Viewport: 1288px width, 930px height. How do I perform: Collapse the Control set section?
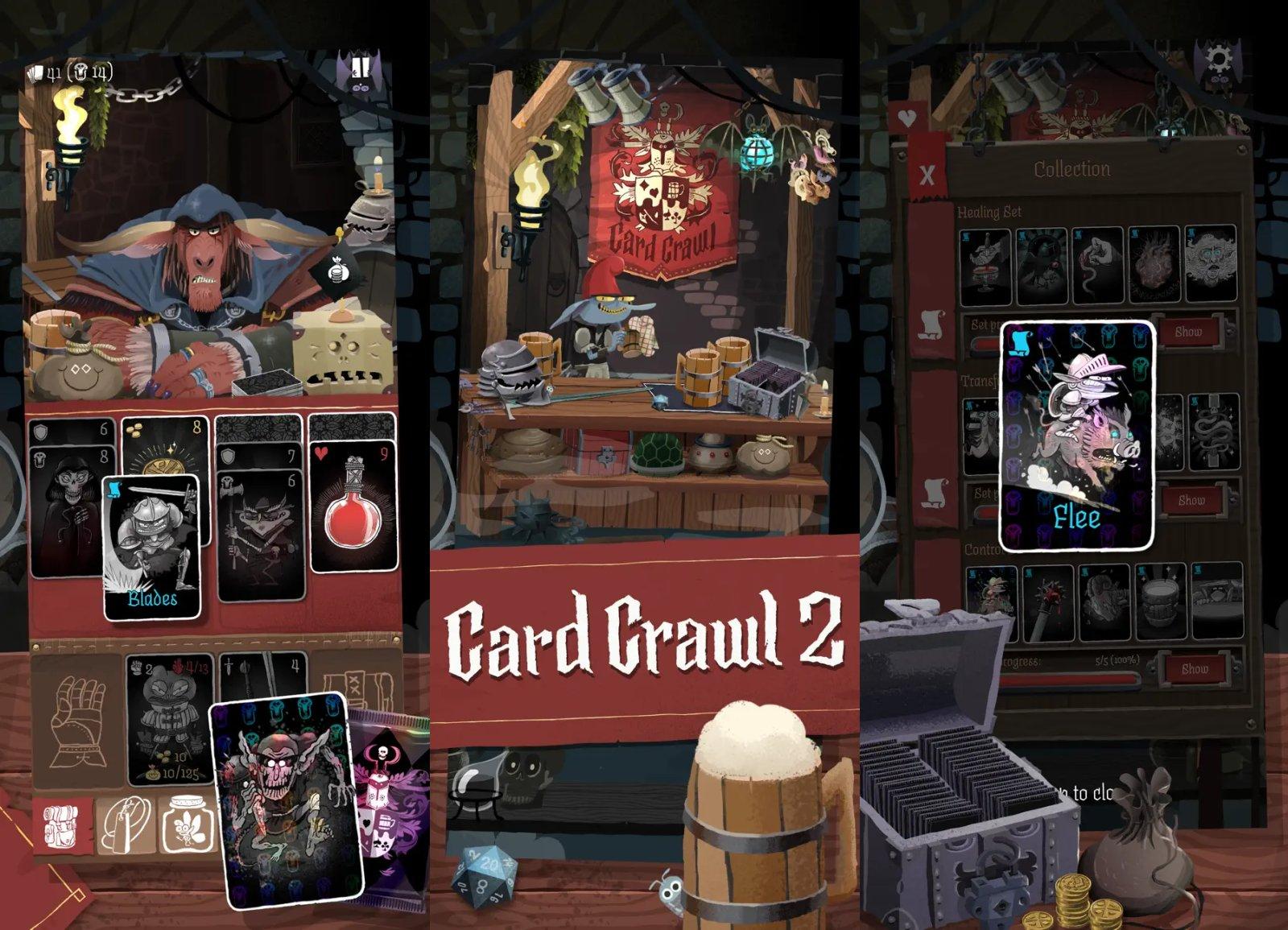[x=984, y=548]
